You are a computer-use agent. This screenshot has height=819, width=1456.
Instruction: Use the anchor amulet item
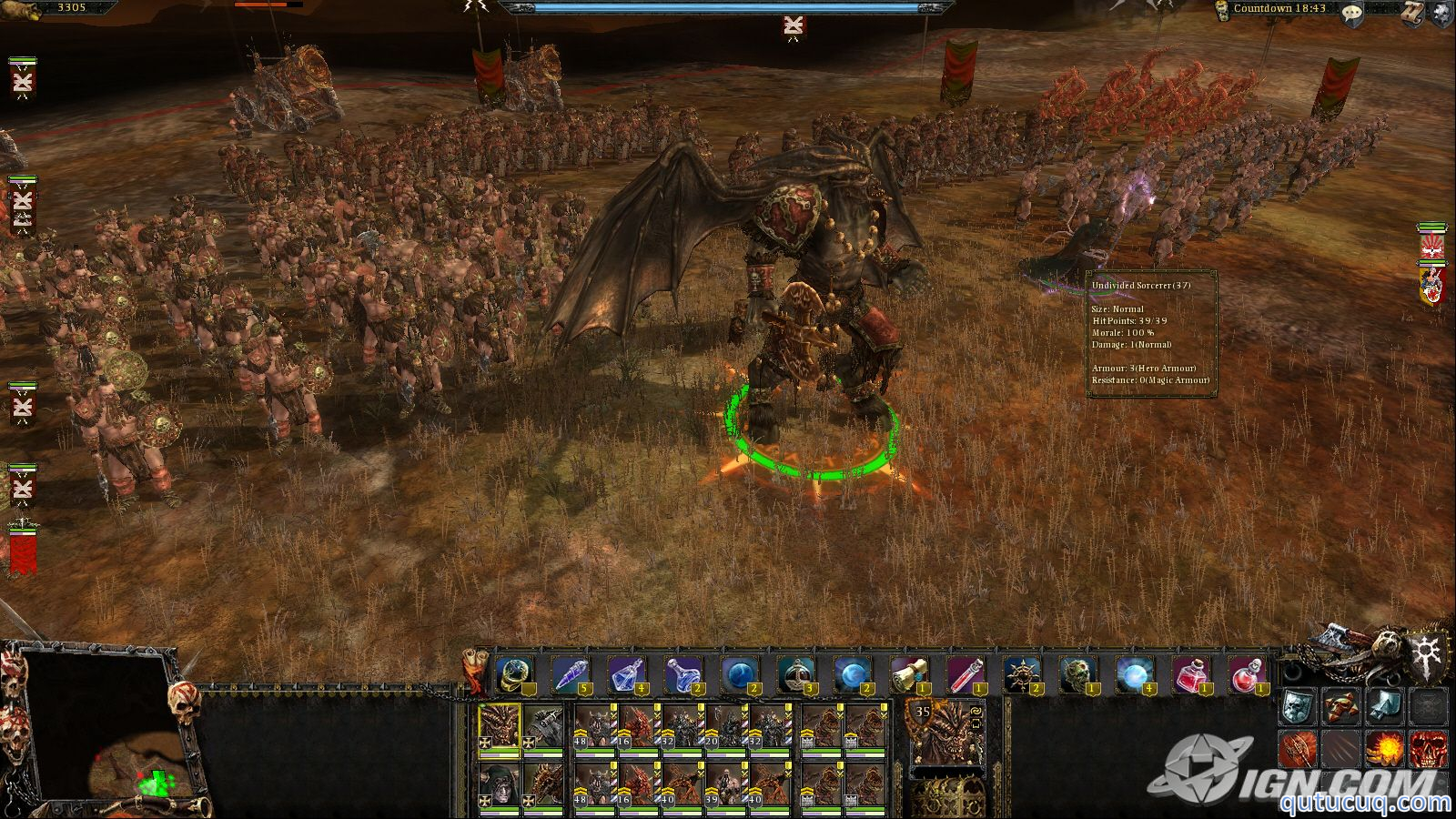pos(795,675)
